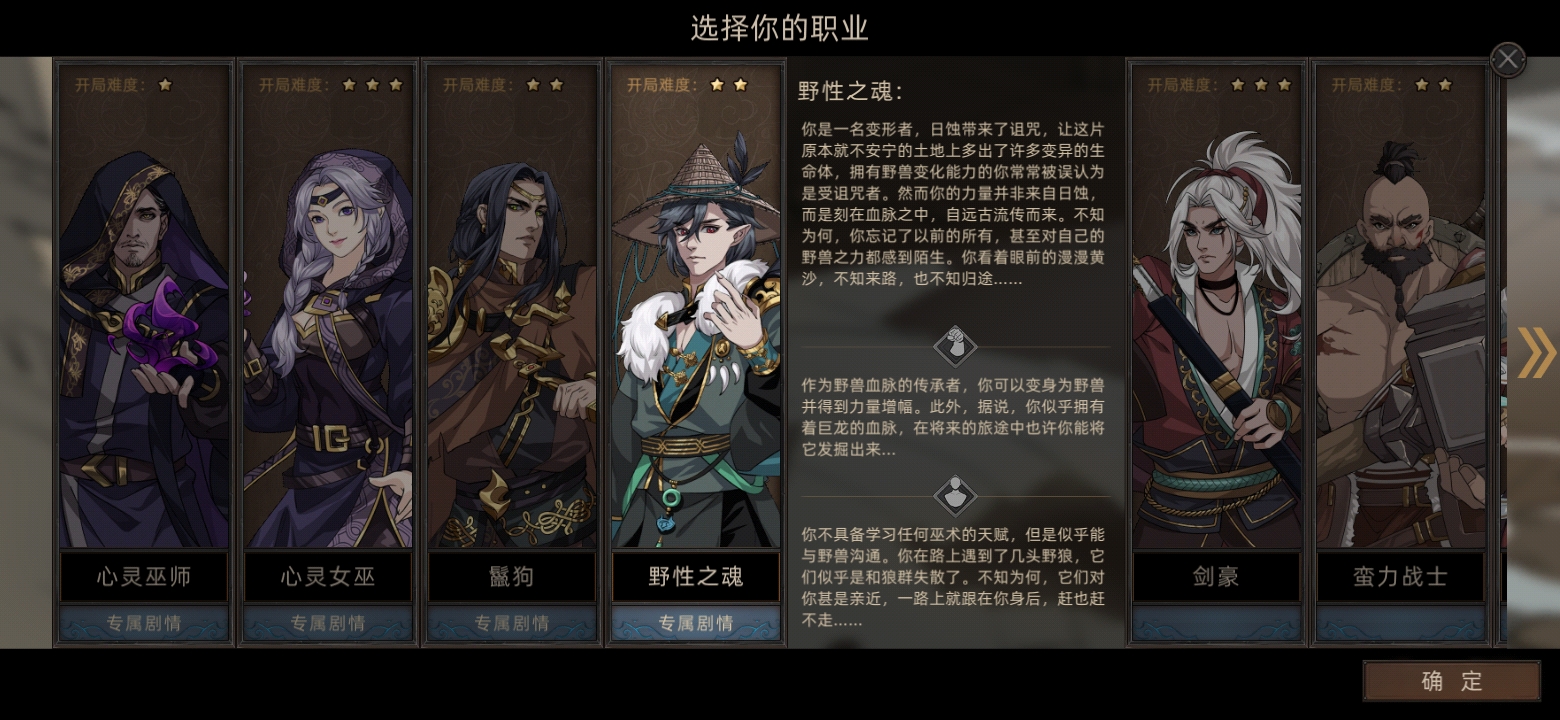1560x720 pixels.
Task: Open 专属剧情 under 野性之魂
Action: pyautogui.click(x=696, y=622)
